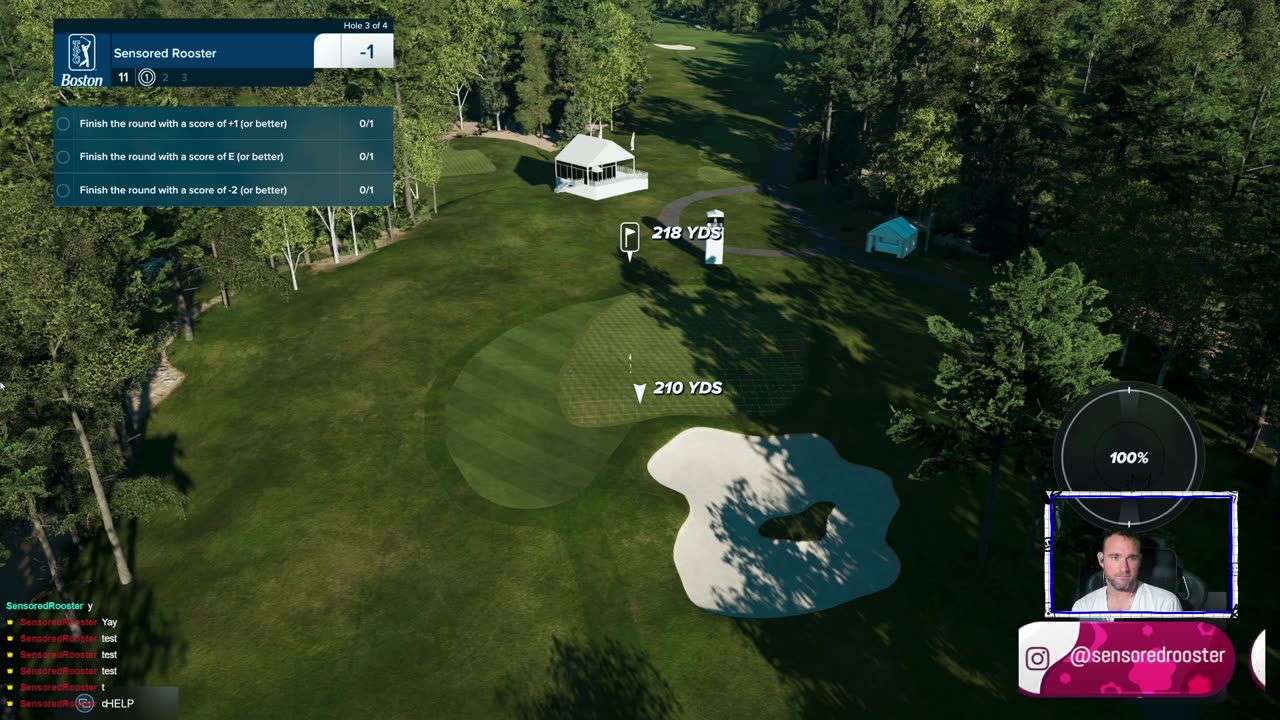
Task: Click the pin flag marker at 218 YDS
Action: [629, 237]
